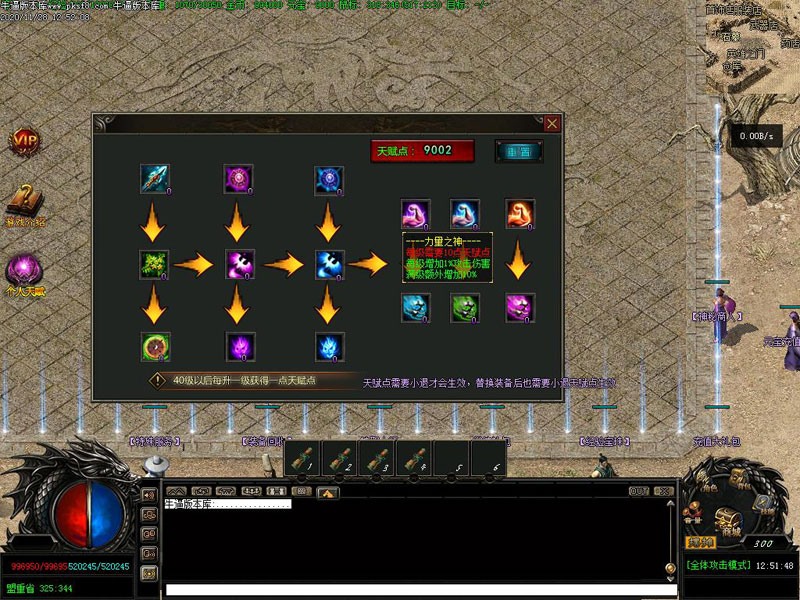The width and height of the screenshot is (800, 600).
Task: Choose the green ring talent icon
Action: pos(154,346)
